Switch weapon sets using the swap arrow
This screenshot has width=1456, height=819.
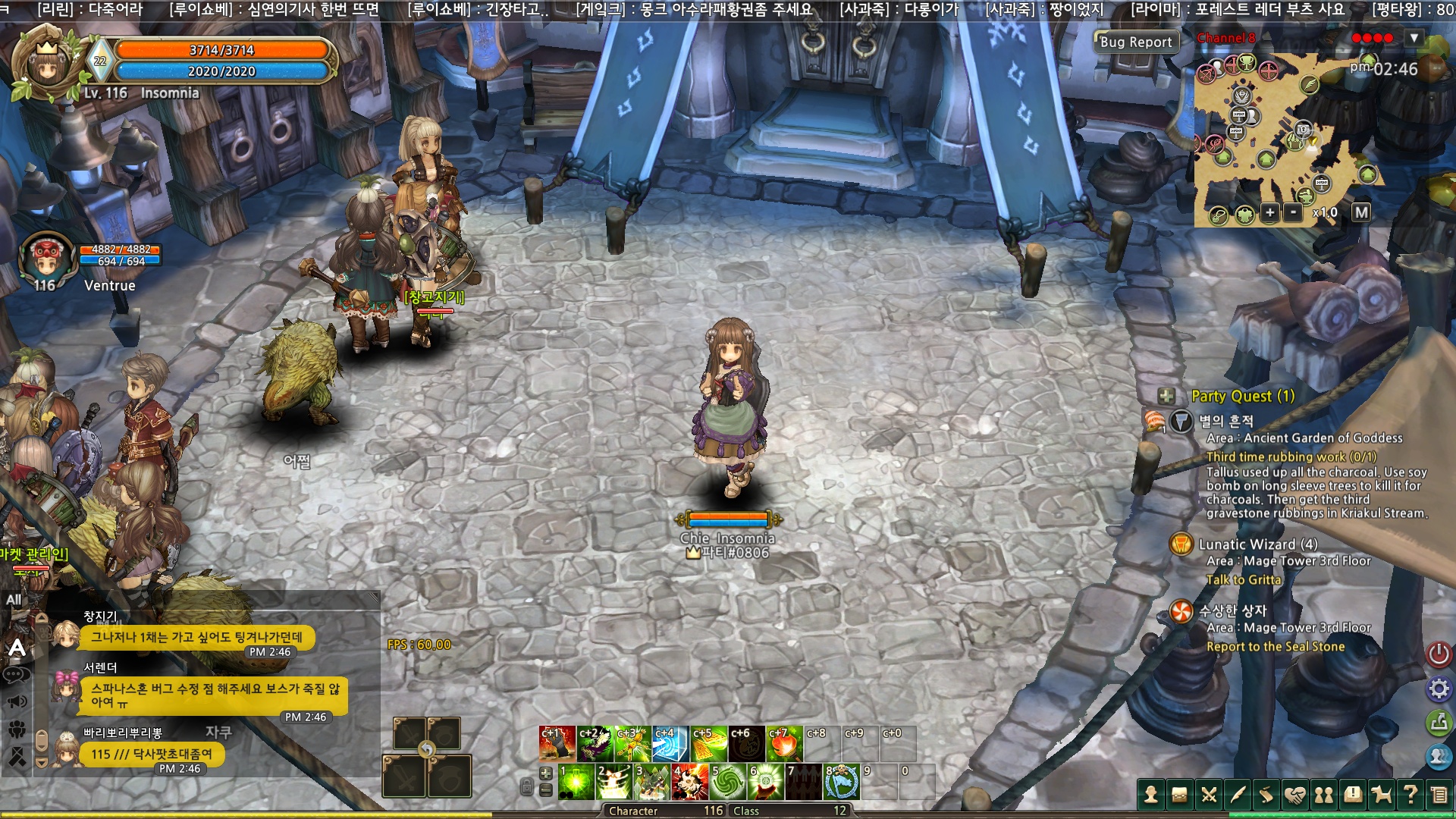point(427,750)
